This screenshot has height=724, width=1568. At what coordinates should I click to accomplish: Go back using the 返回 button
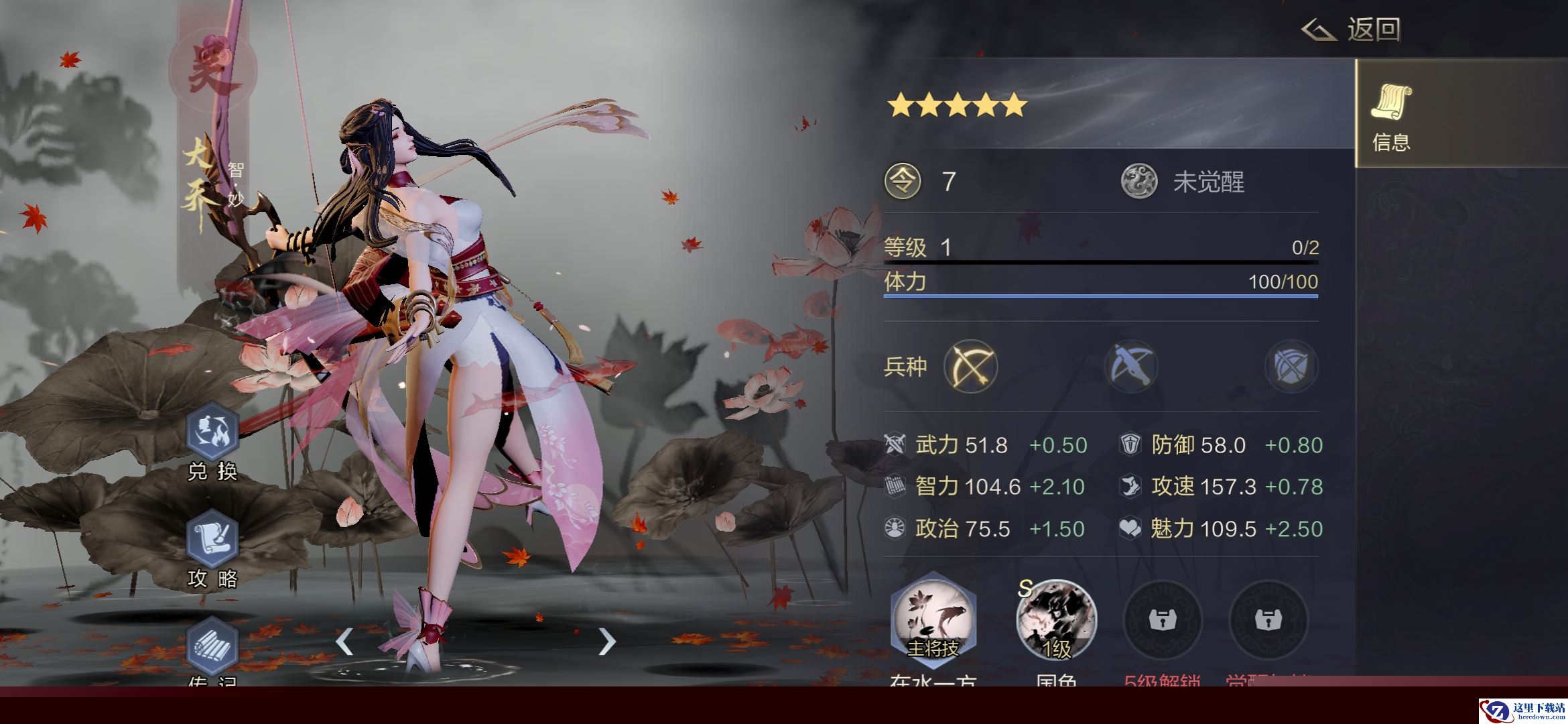[x=1352, y=30]
